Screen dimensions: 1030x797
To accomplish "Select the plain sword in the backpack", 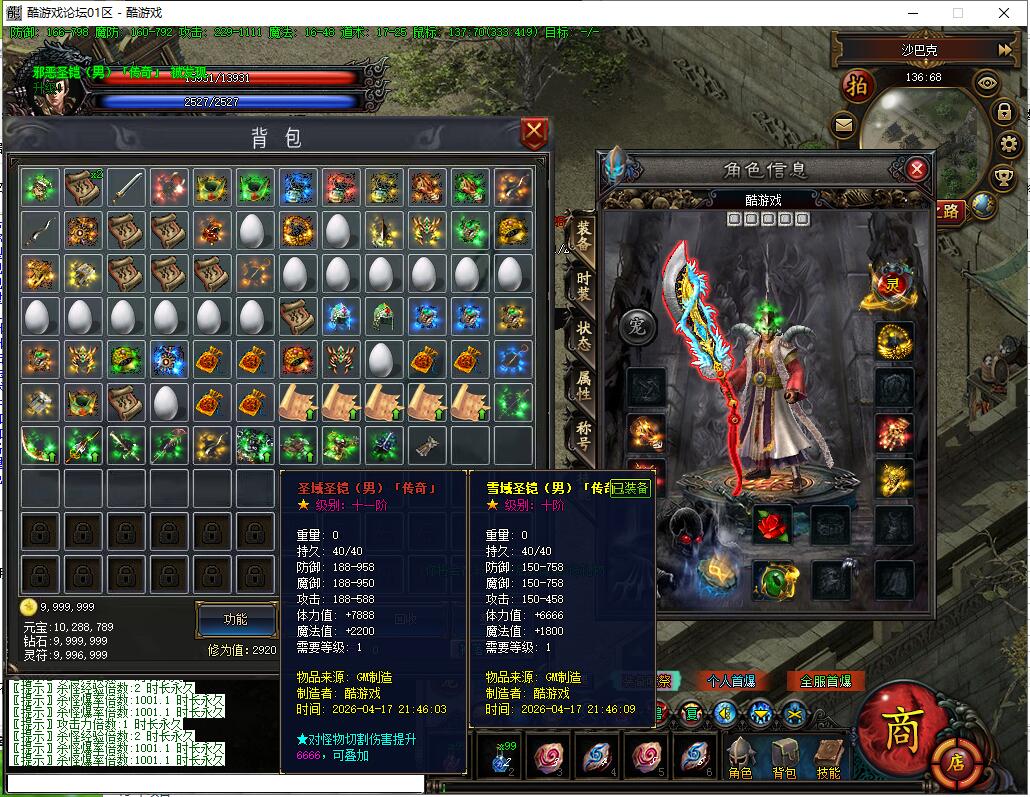I will (x=125, y=187).
